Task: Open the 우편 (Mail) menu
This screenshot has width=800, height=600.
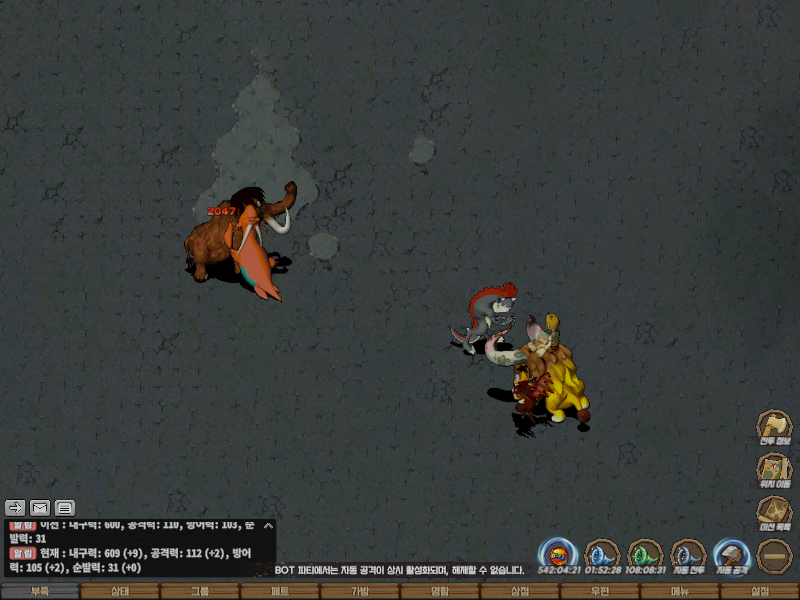Action: [x=600, y=592]
